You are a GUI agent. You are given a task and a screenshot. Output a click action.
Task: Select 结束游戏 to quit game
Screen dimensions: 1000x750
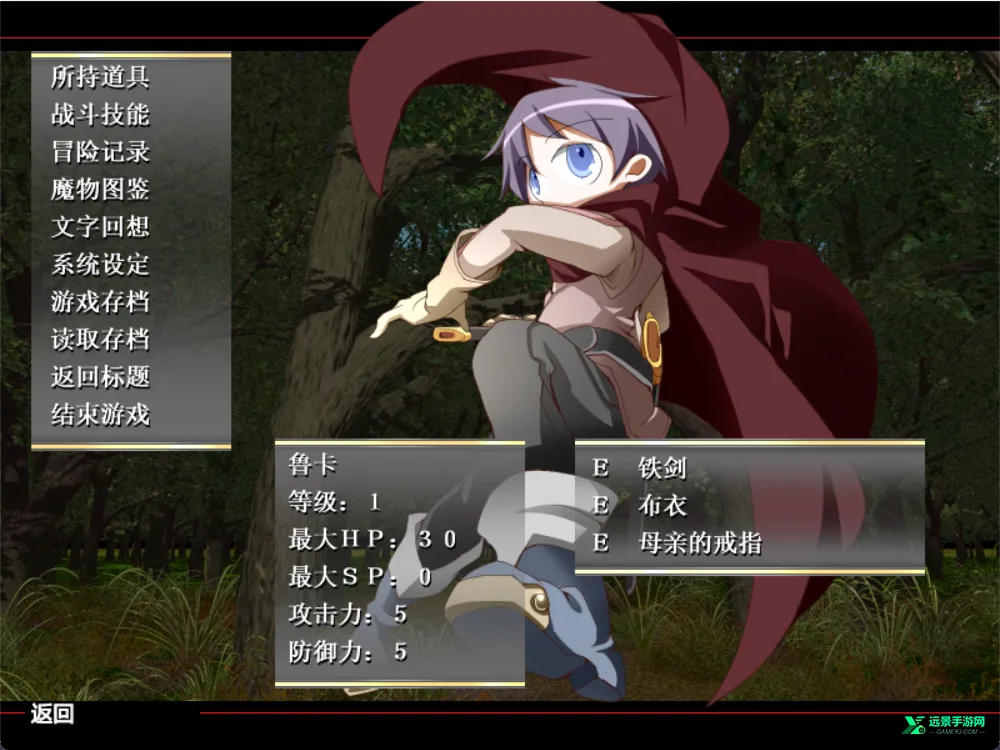(x=100, y=414)
